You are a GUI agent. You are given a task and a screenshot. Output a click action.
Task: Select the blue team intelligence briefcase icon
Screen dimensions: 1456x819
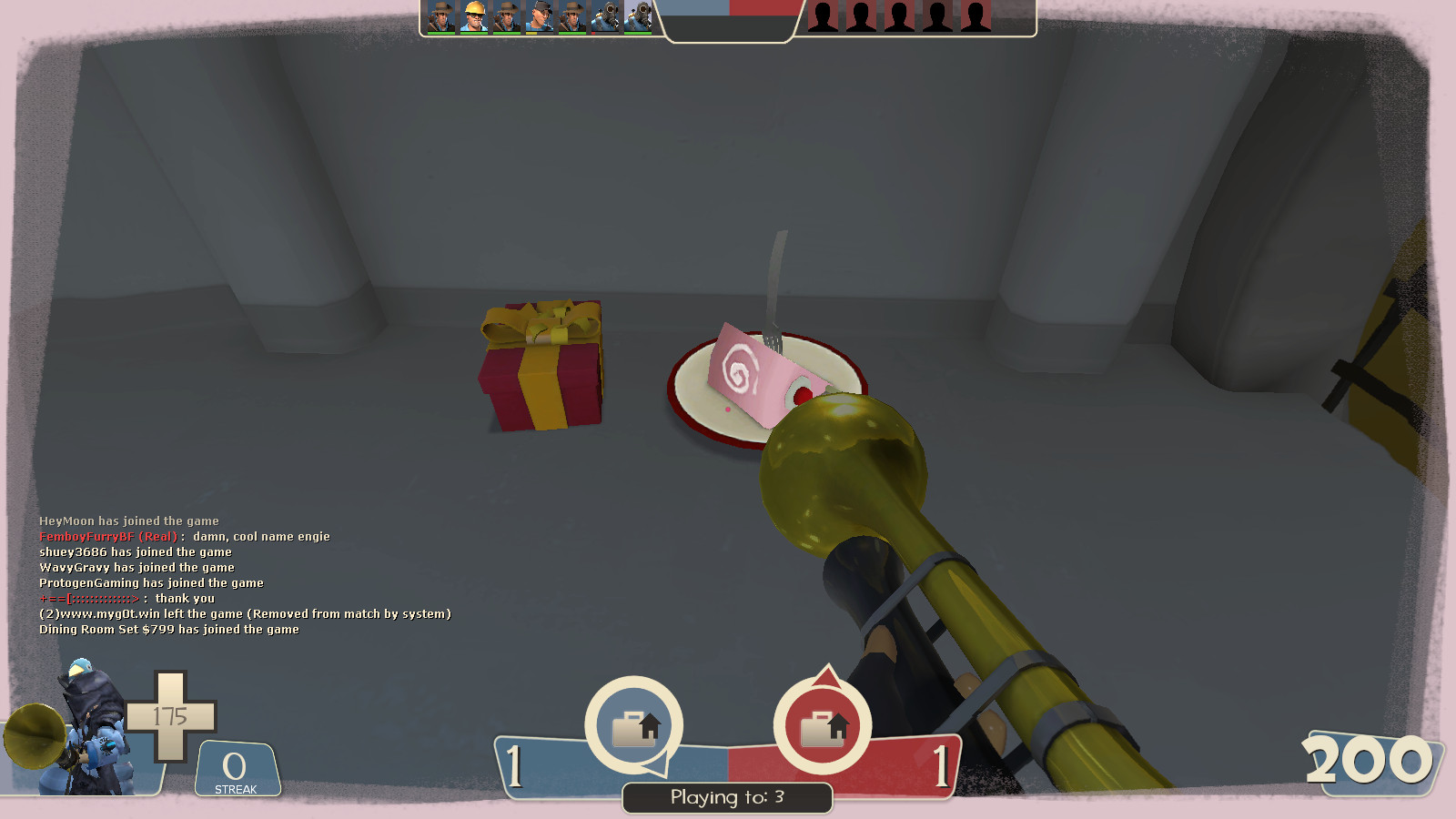(634, 724)
